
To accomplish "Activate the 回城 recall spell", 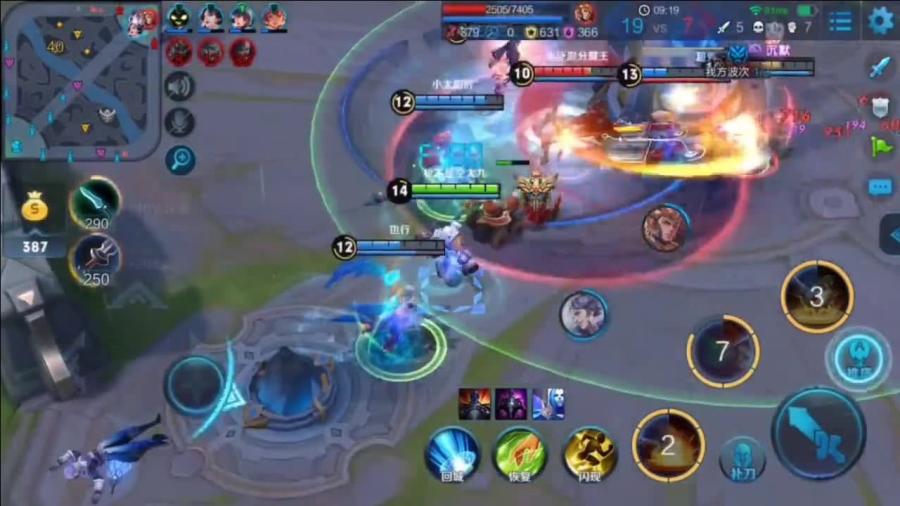I will click(452, 452).
